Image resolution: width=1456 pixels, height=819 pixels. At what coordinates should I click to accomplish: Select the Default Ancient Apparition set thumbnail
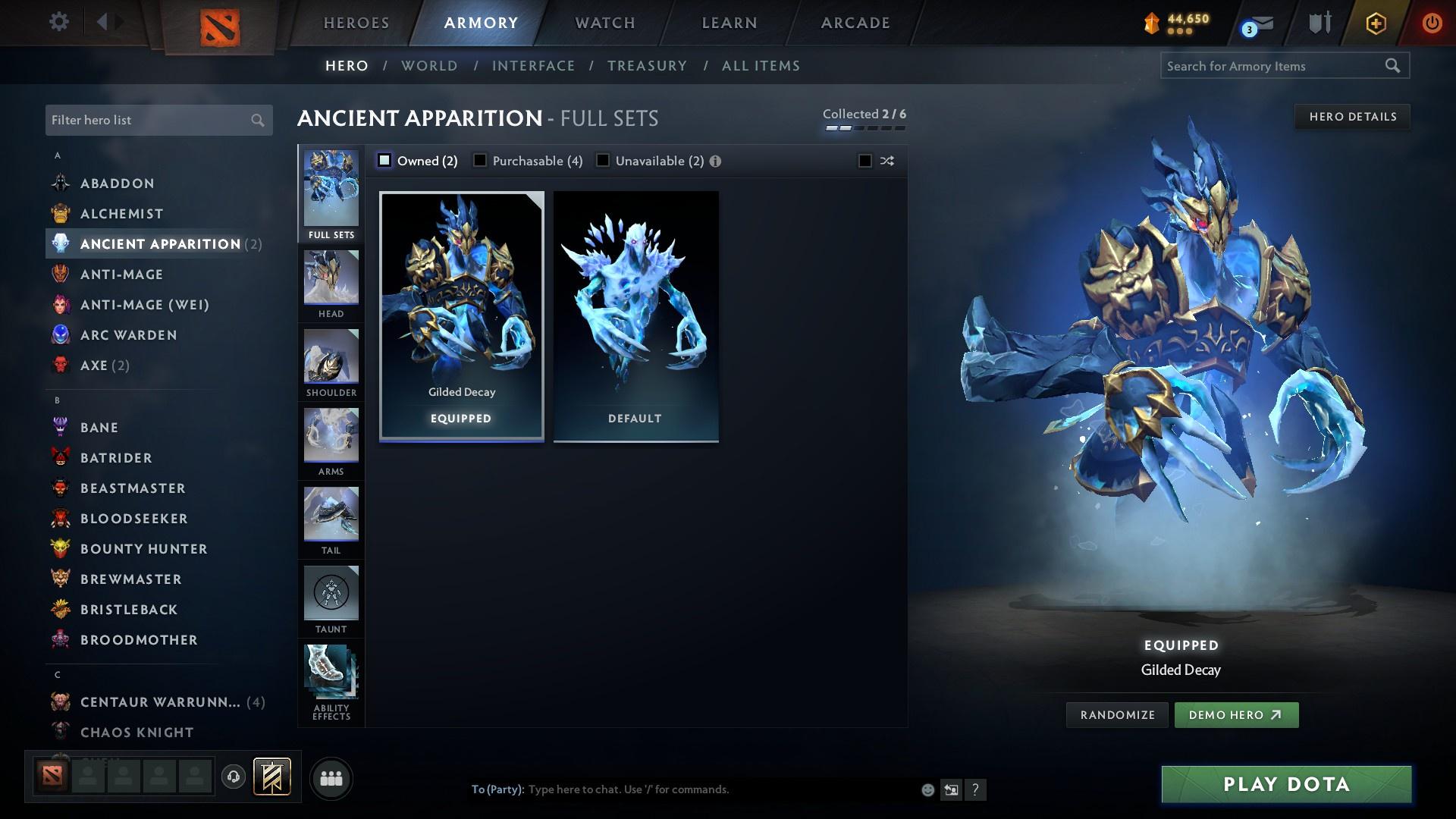pos(635,315)
